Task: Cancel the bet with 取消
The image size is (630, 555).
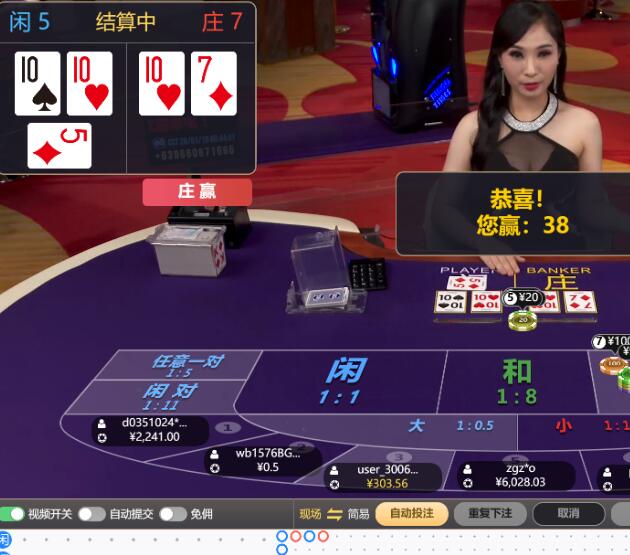Action: (568, 514)
